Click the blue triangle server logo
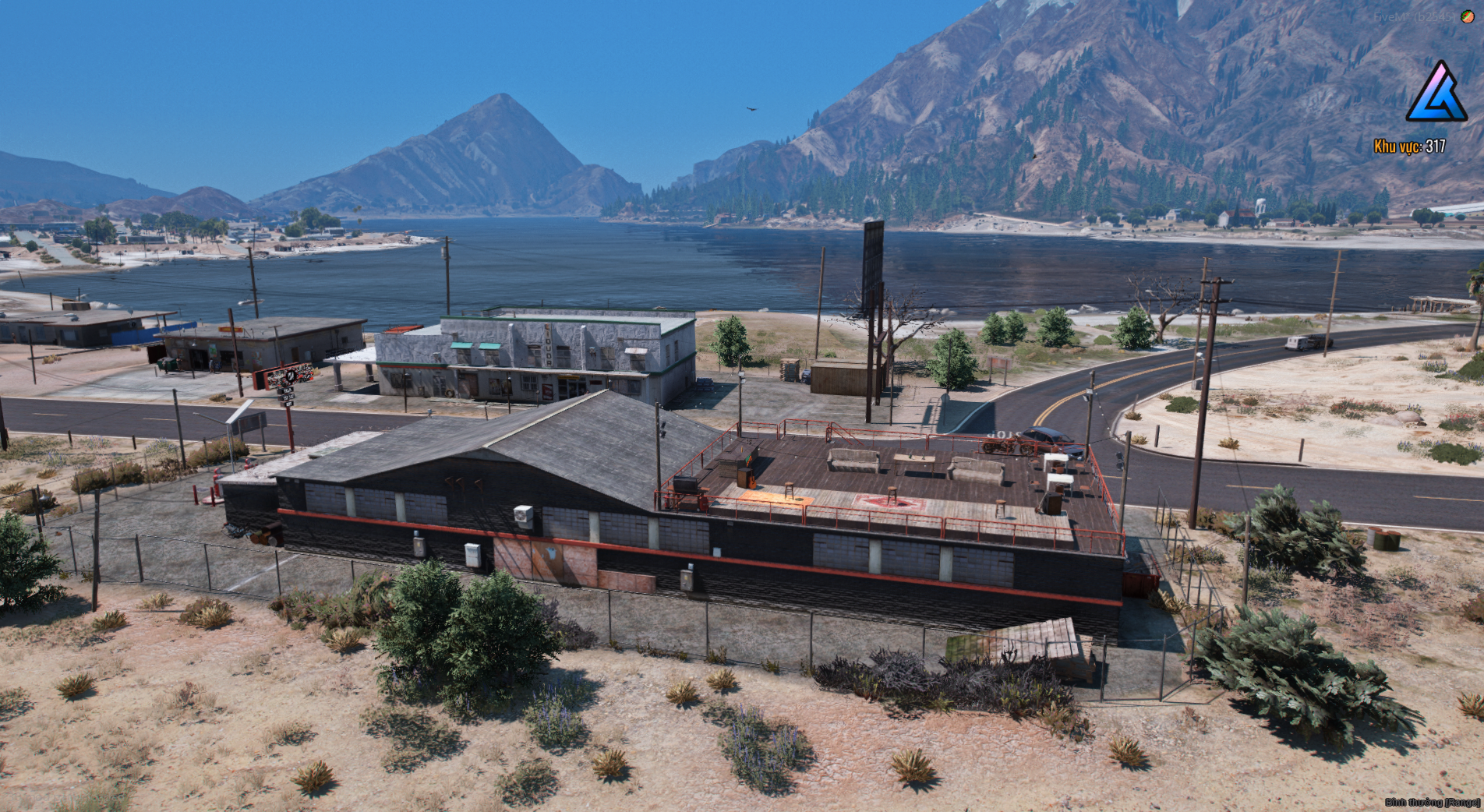 click(1436, 94)
